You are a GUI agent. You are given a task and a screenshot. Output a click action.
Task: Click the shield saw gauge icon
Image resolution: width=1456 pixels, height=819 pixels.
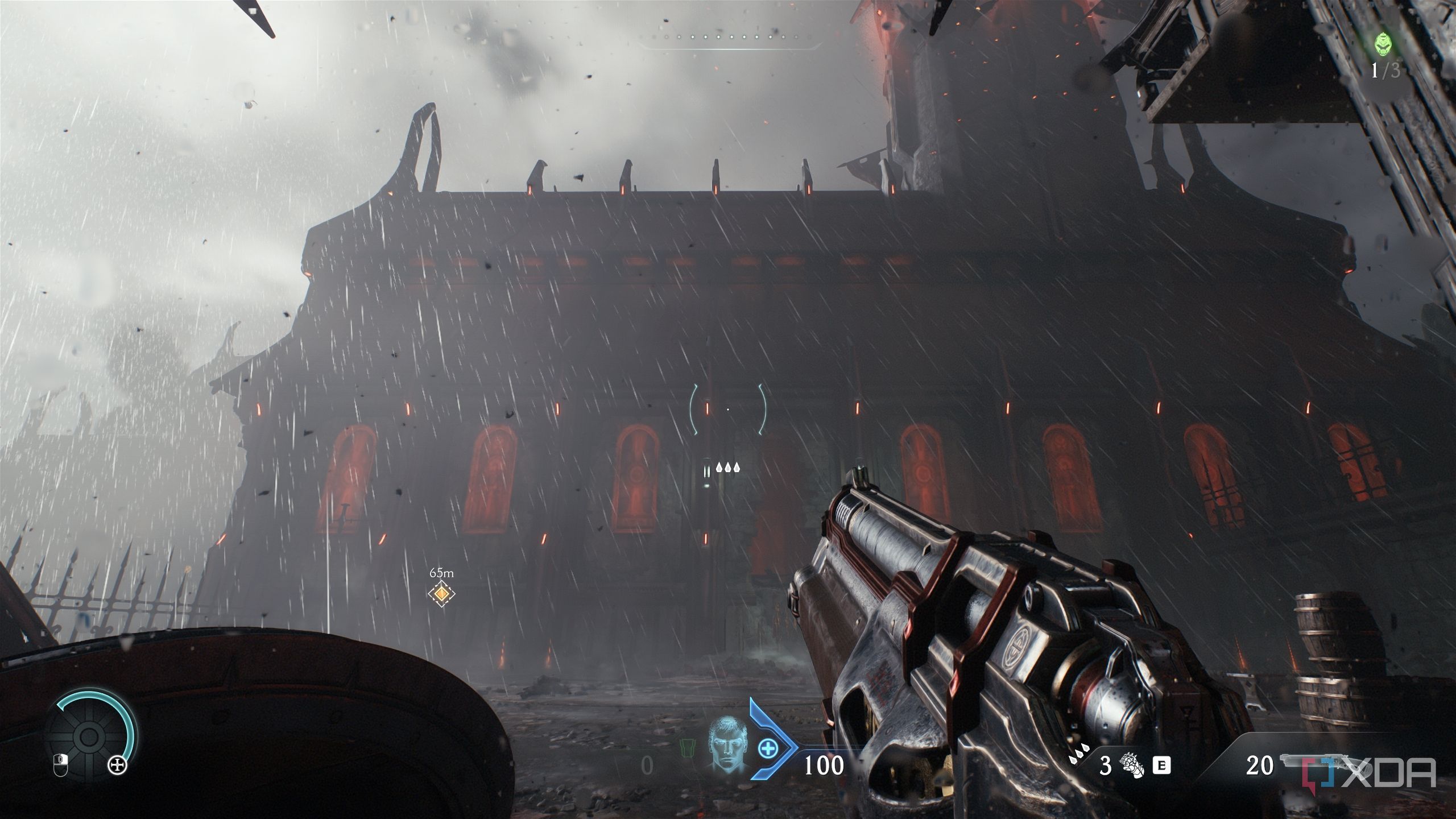[89, 737]
